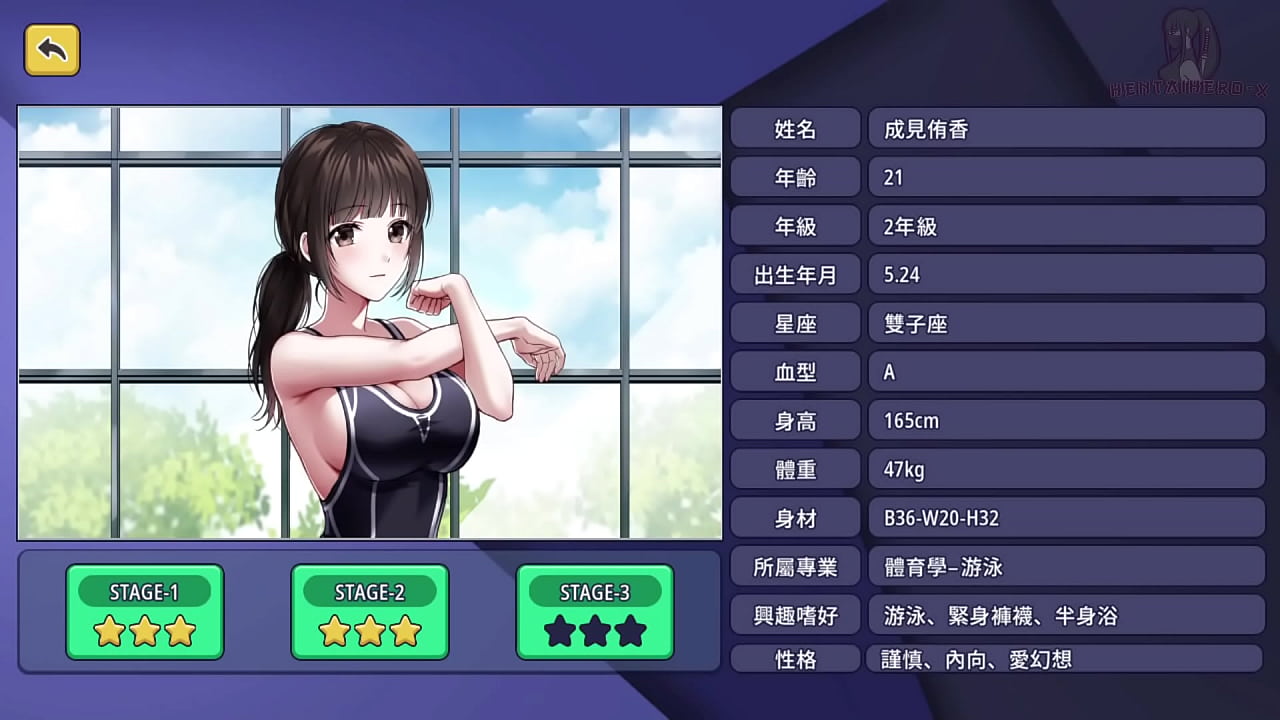Toggle the third star of STAGE-2
This screenshot has height=720, width=1280.
pos(404,631)
